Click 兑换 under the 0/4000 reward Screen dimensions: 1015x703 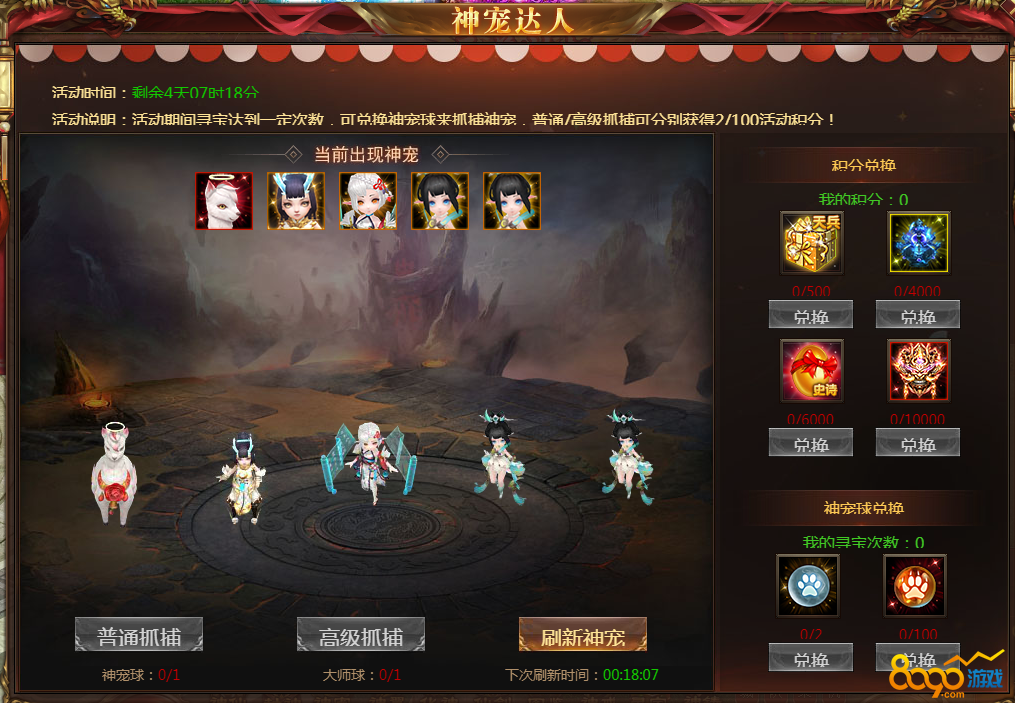click(918, 315)
